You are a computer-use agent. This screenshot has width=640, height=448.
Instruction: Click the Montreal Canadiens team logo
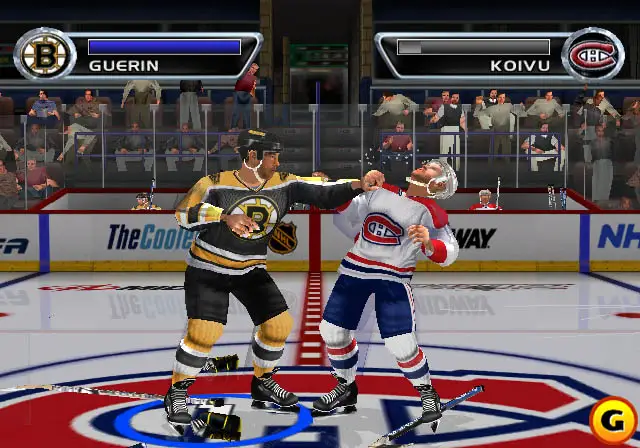(593, 54)
